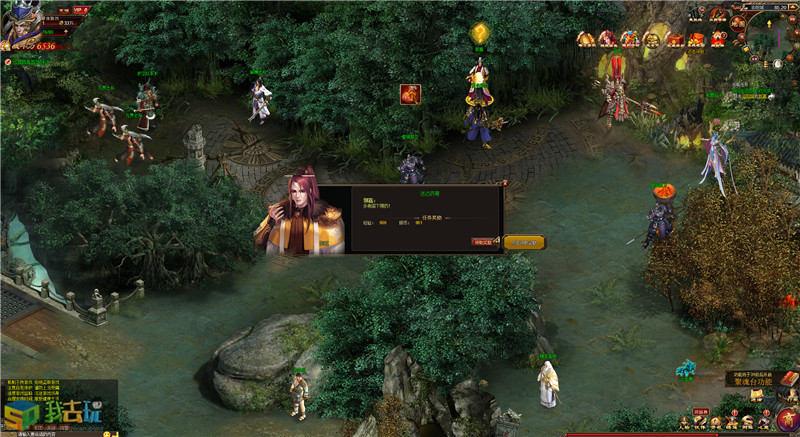This screenshot has width=800, height=437.
Task: Open the yellow scroll event icon
Action: tap(585, 39)
